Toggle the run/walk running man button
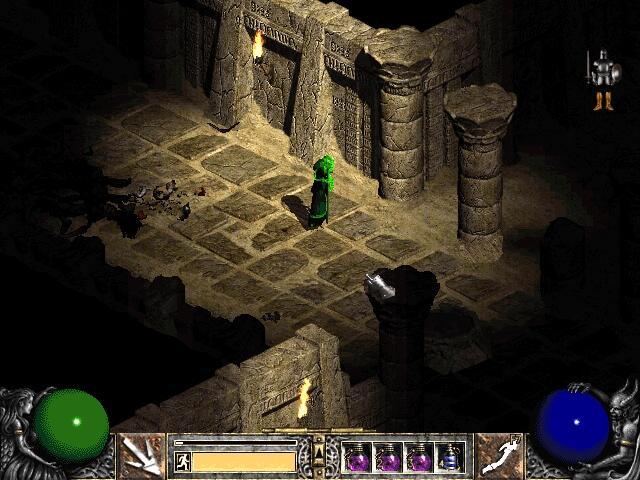The width and height of the screenshot is (640, 480). pyautogui.click(x=183, y=461)
